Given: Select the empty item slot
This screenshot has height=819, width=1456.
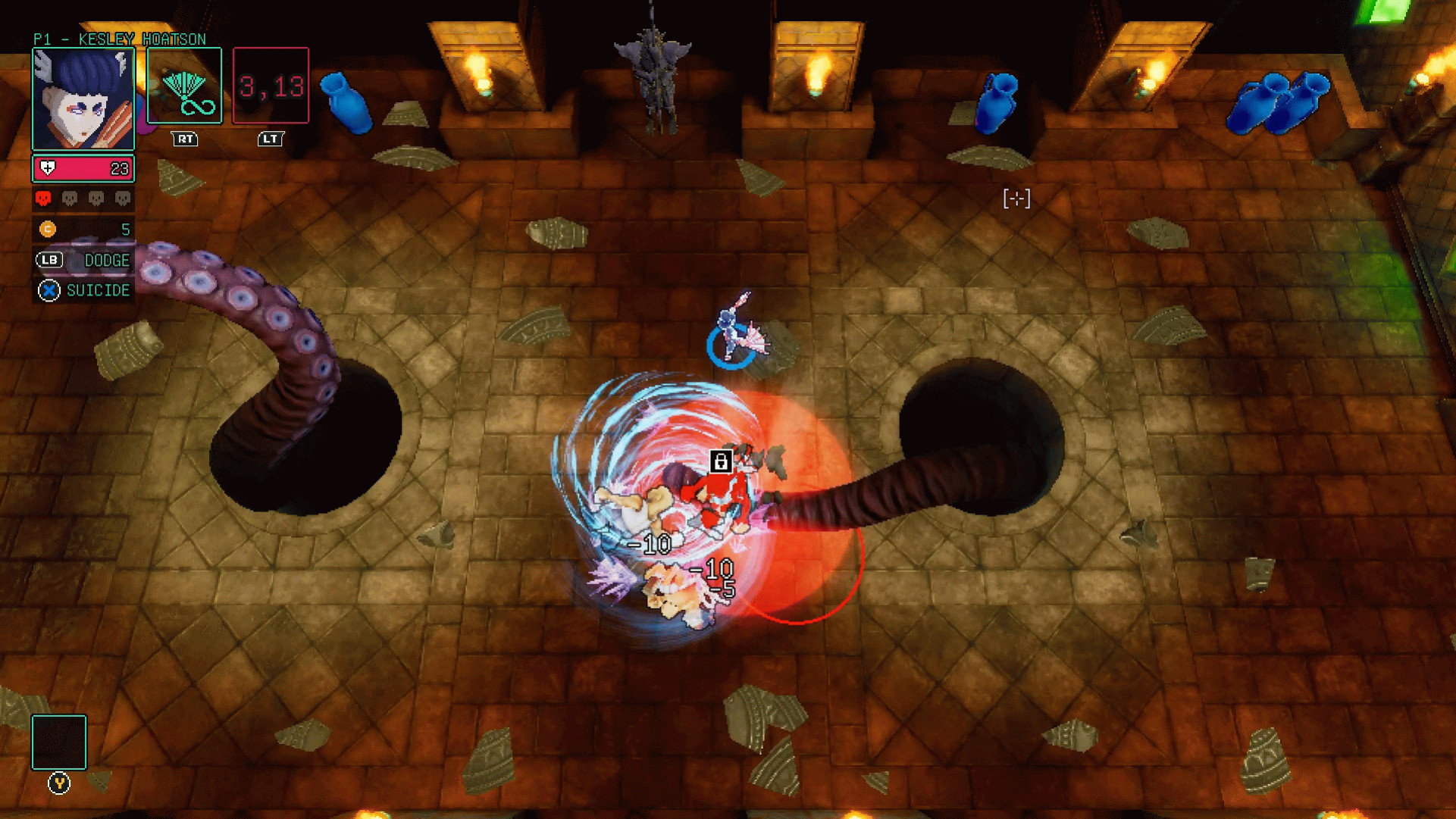Looking at the screenshot, I should [x=59, y=742].
